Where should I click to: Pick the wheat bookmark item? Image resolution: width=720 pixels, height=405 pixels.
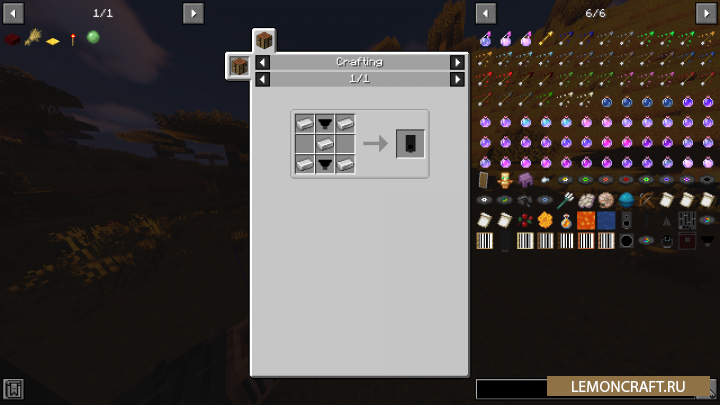tap(32, 38)
